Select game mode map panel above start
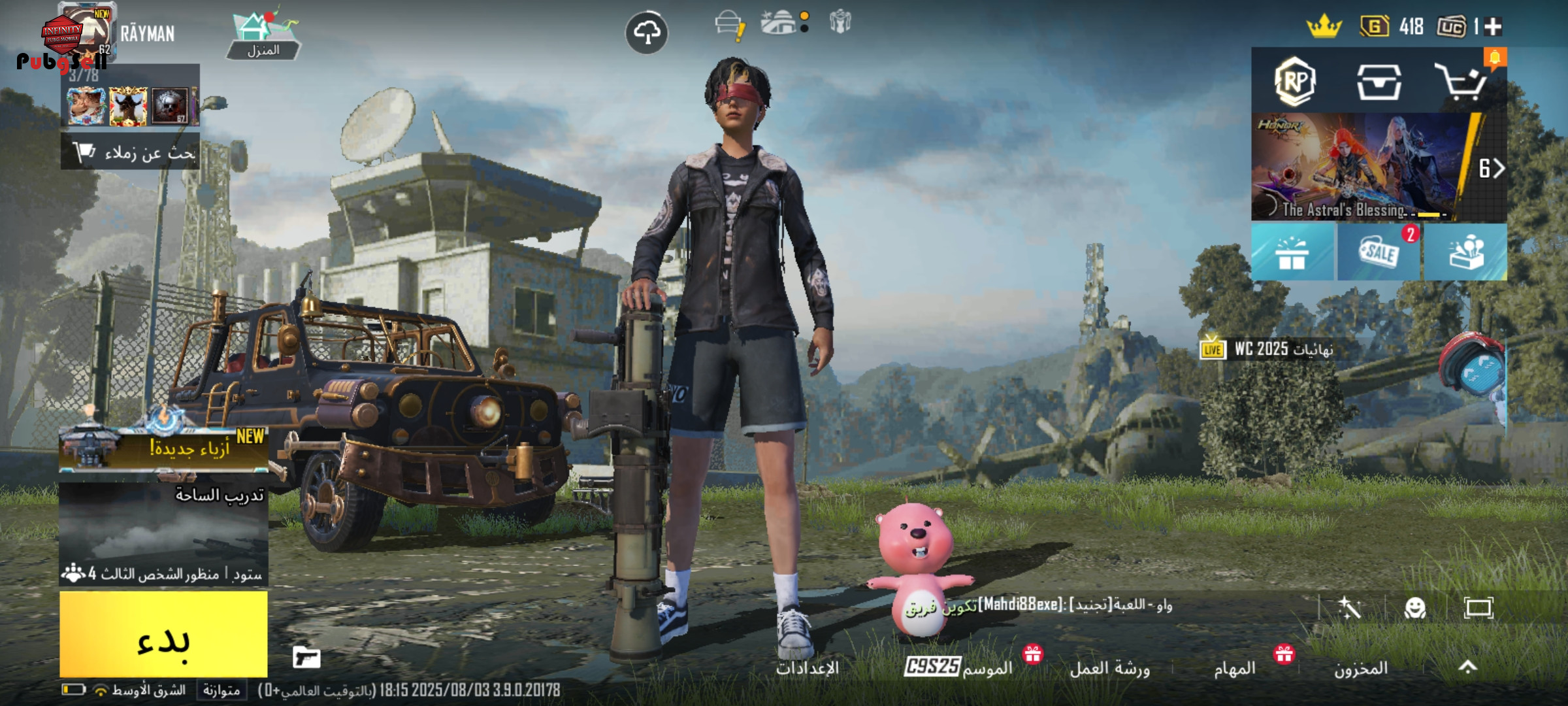This screenshot has width=1568, height=706. click(x=163, y=533)
